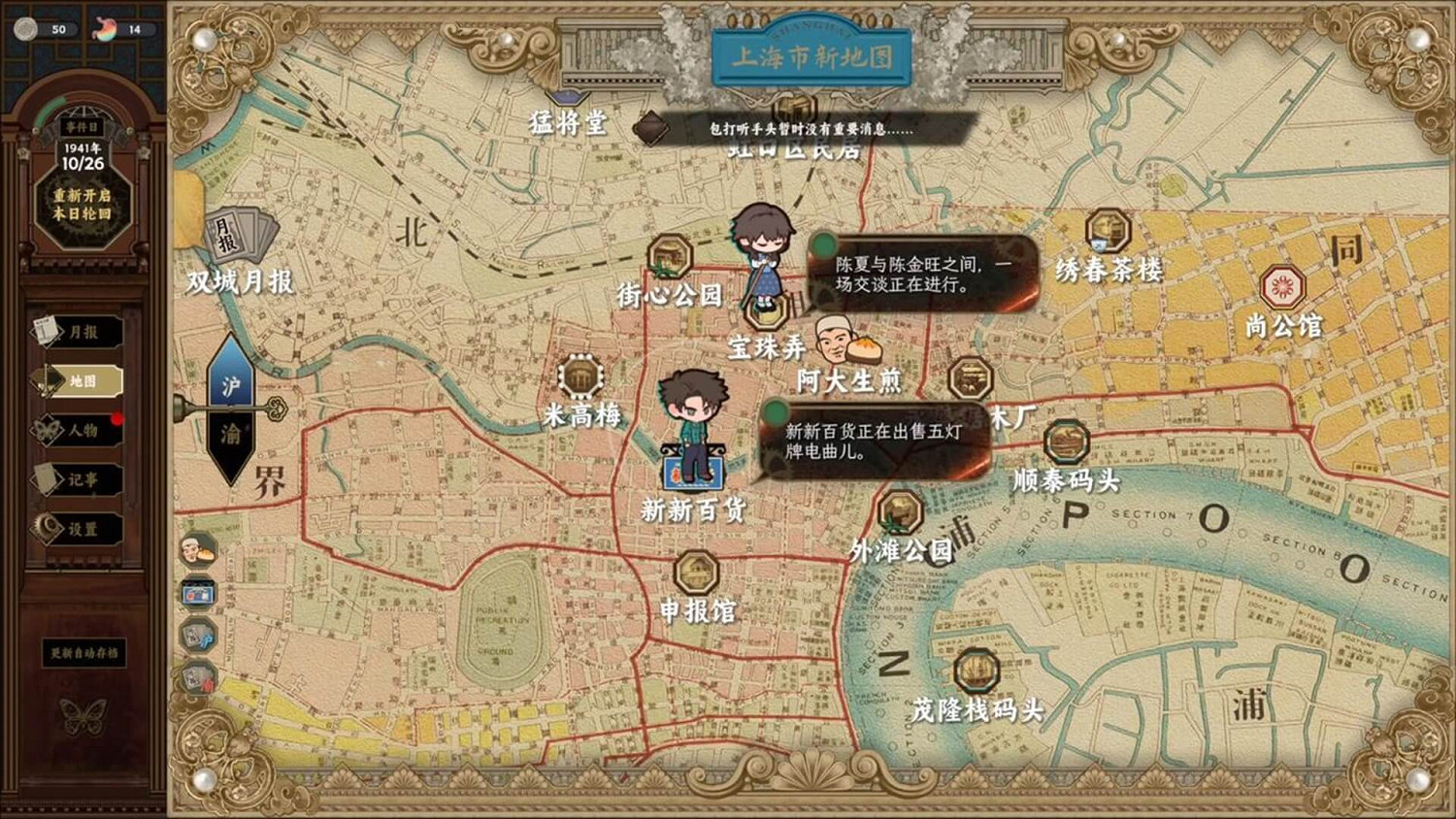This screenshot has height=819, width=1456.
Task: Open the 设置 settings tab
Action: point(83,527)
